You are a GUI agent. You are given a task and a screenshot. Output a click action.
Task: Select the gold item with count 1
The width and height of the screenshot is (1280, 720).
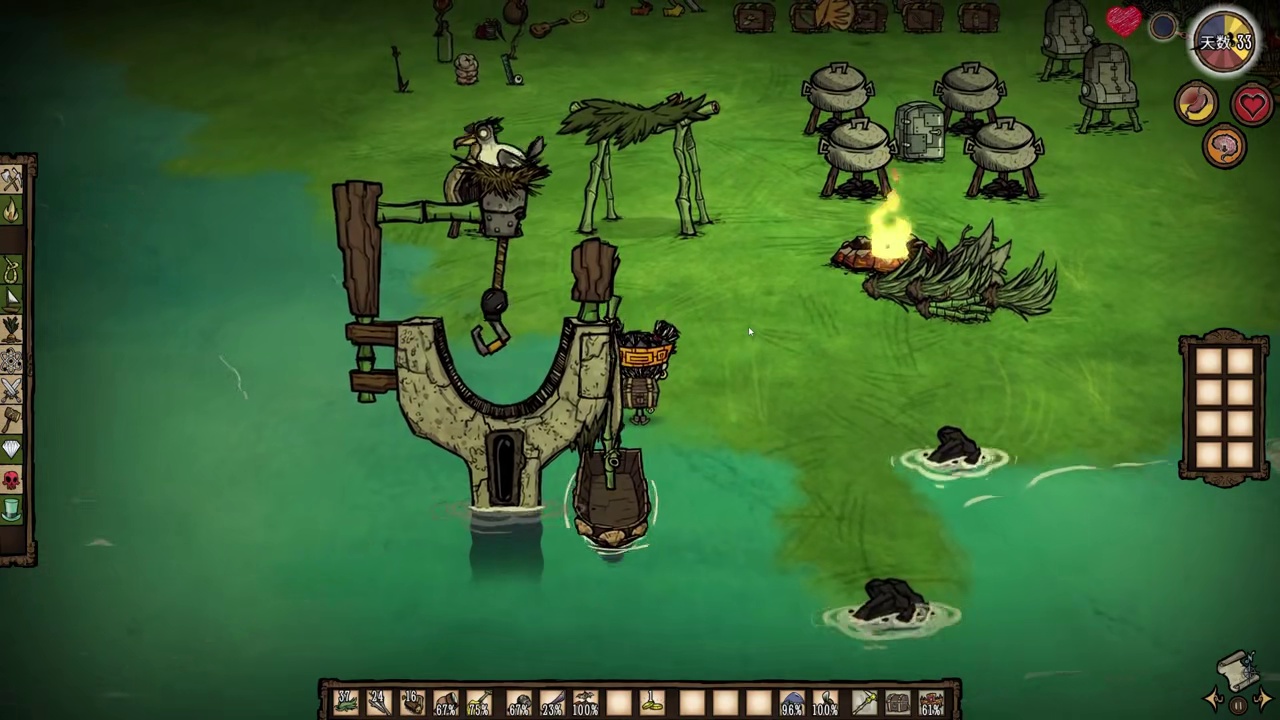654,703
